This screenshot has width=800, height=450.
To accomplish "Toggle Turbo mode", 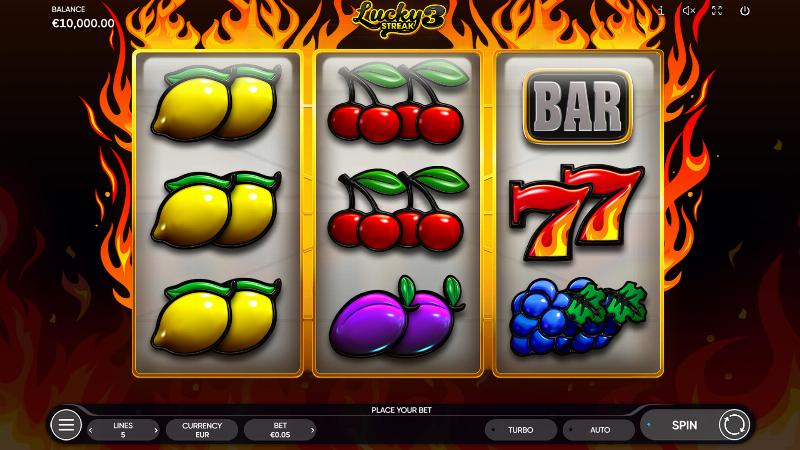I will (520, 430).
